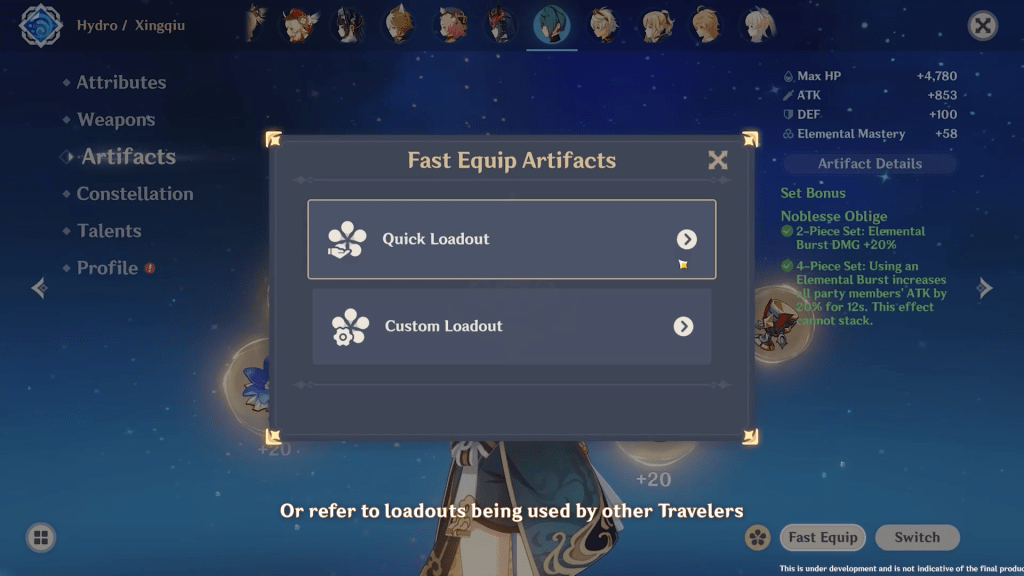The image size is (1024, 576).
Task: Open the grid menu icon at bottom-left
Action: point(41,537)
